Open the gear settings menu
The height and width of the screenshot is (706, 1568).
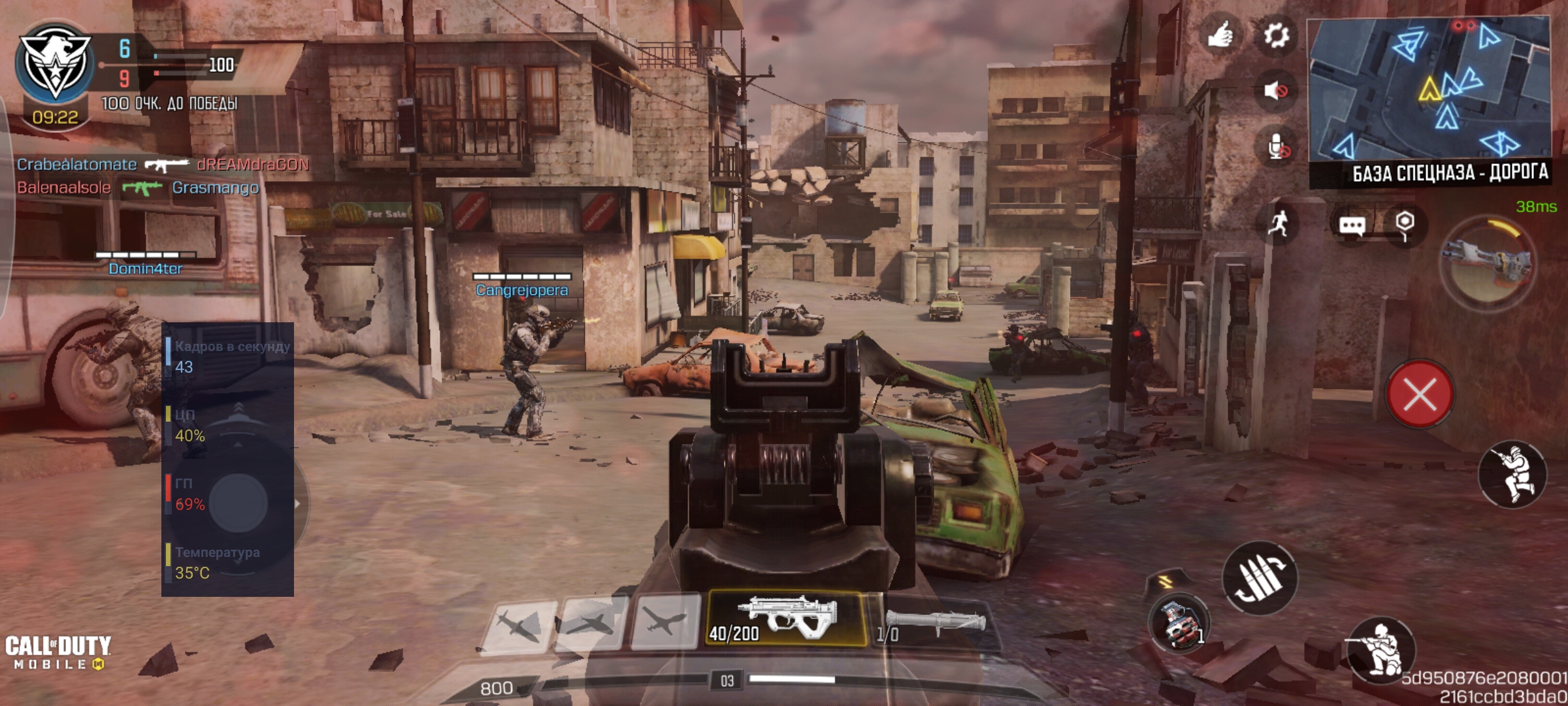click(x=1275, y=35)
